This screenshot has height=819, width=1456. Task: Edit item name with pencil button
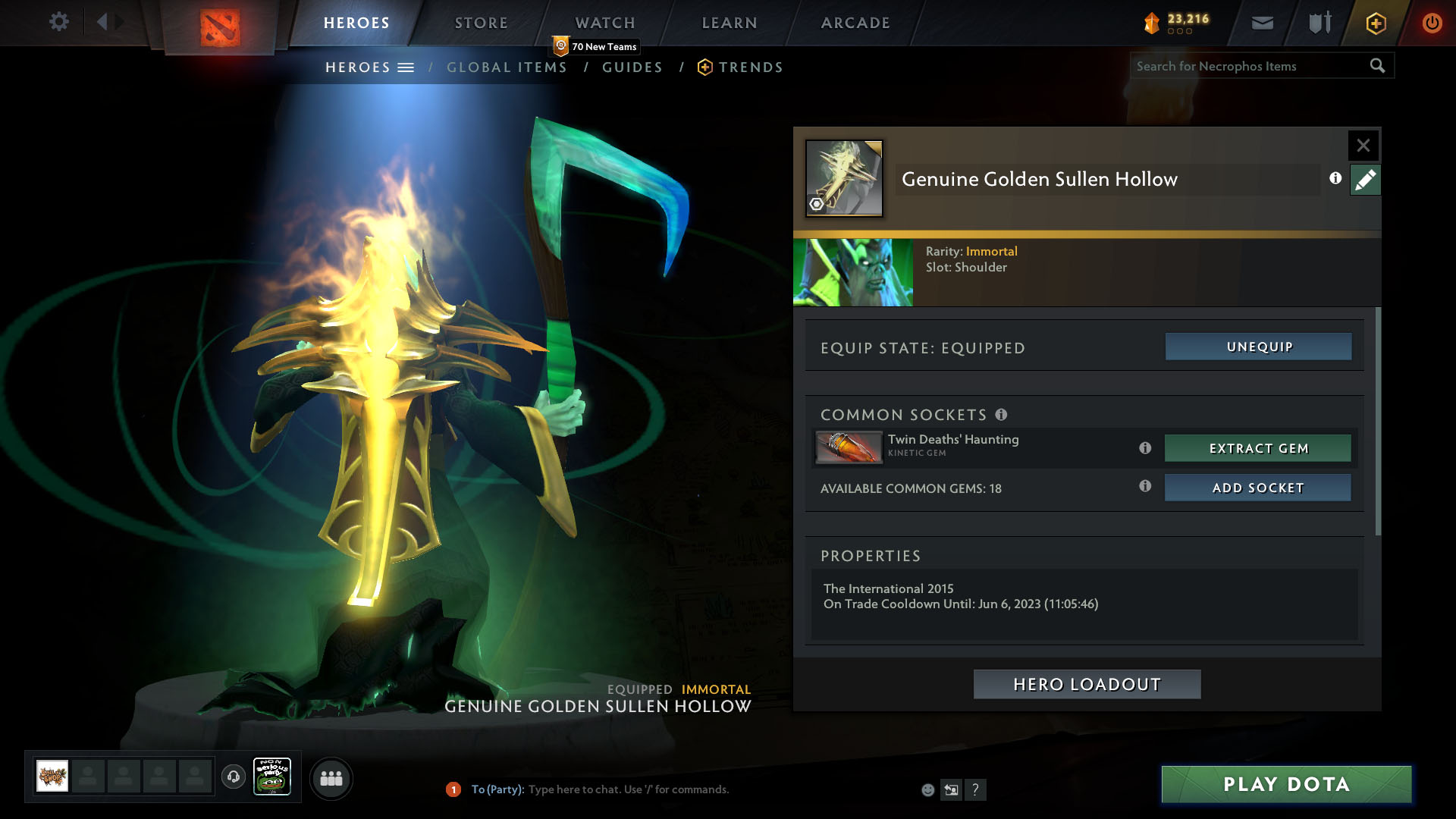[1365, 180]
